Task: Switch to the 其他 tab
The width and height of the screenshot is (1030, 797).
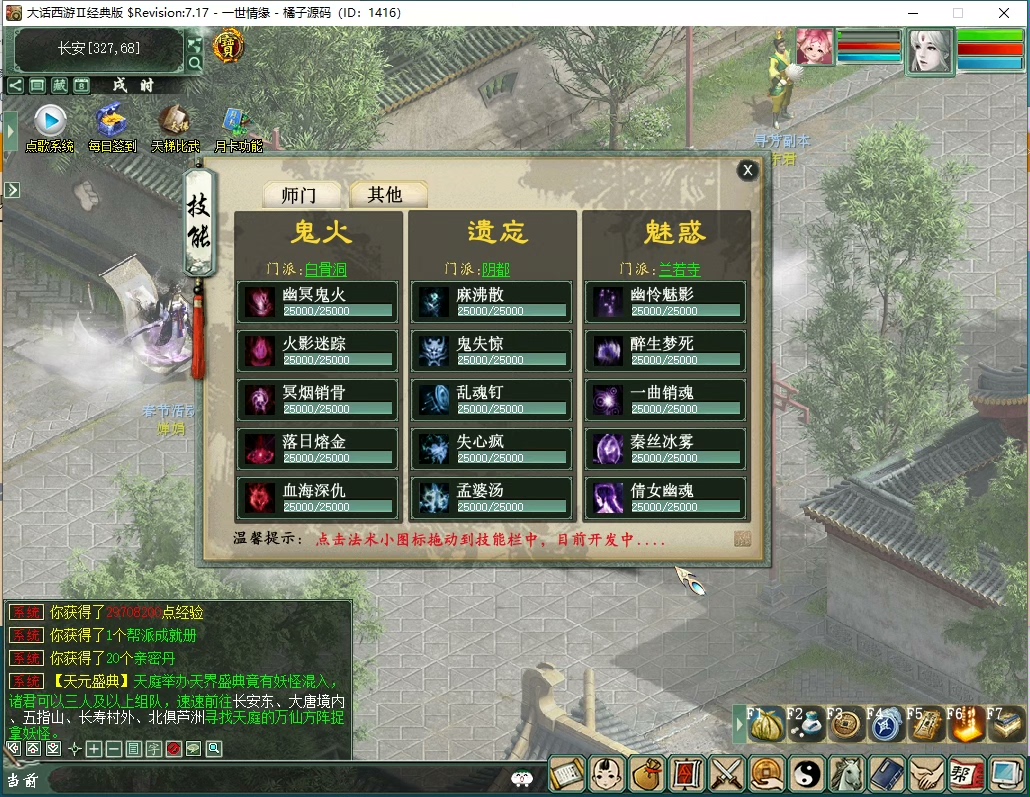Action: pyautogui.click(x=385, y=194)
